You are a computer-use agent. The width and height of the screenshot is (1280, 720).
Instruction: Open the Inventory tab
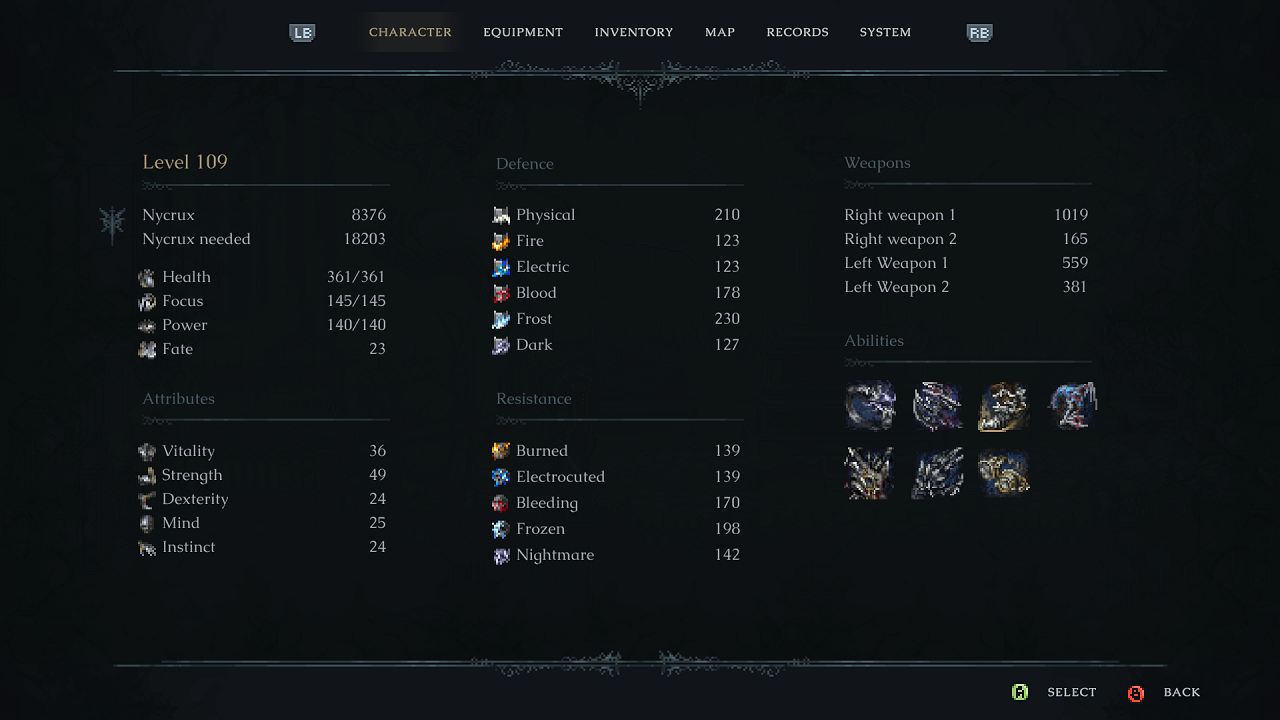coord(633,32)
